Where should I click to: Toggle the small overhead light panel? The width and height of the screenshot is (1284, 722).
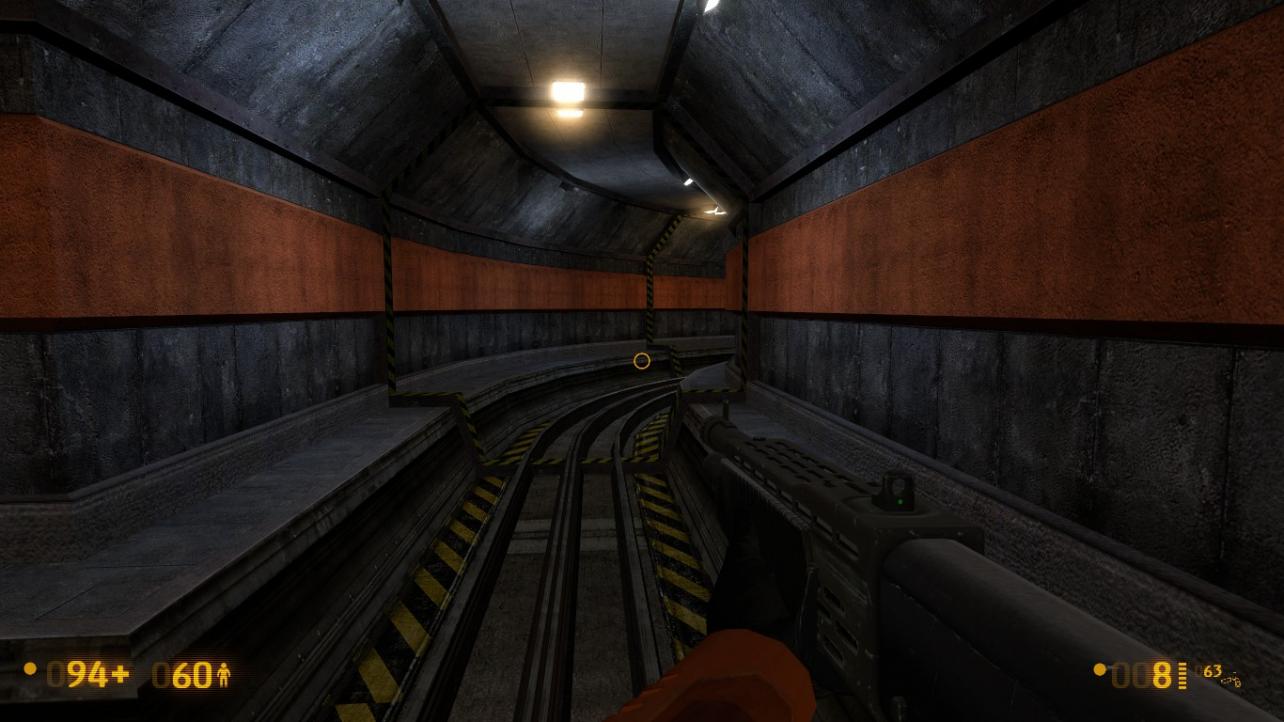tap(688, 183)
